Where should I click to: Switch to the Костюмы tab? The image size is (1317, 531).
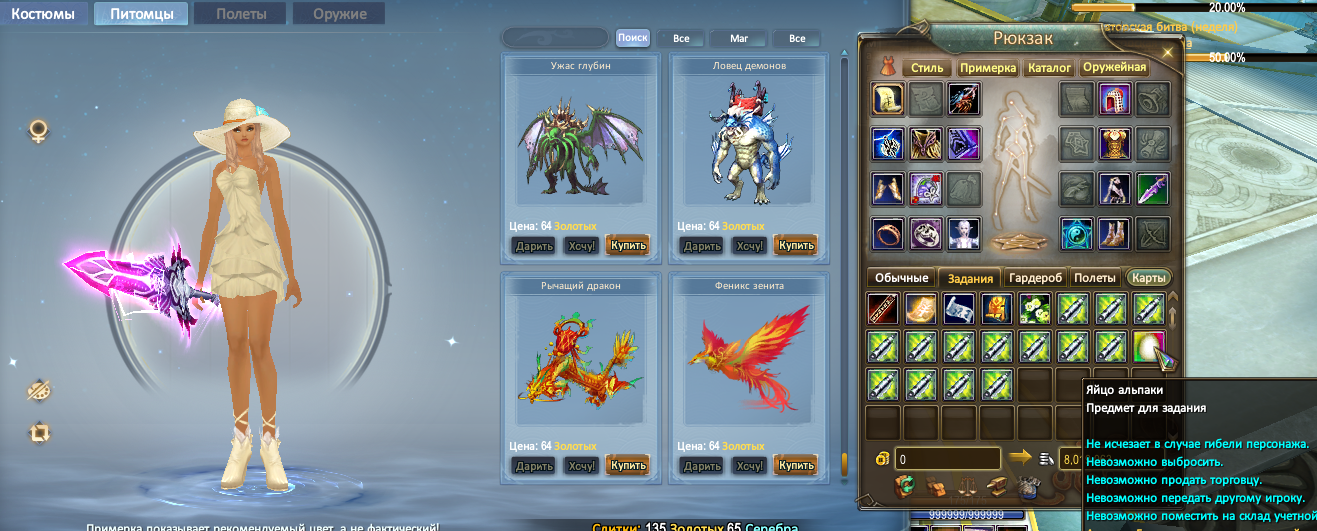(43, 14)
